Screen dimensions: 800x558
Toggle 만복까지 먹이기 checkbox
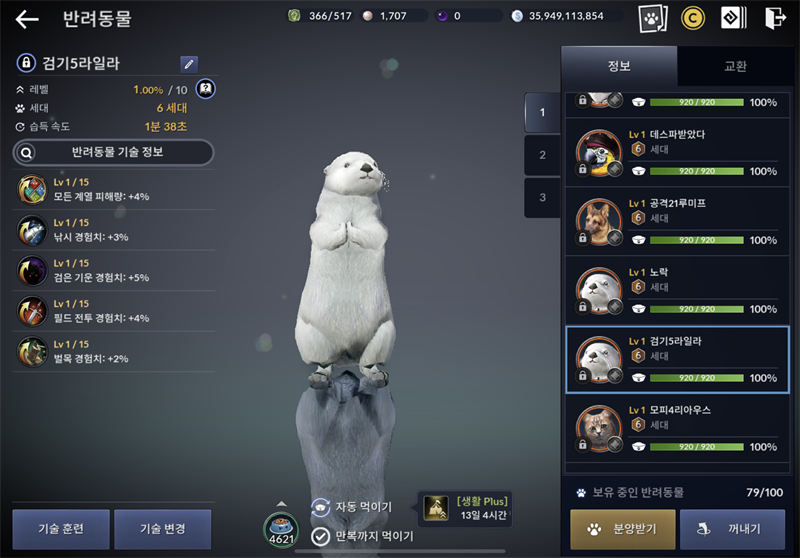(x=321, y=536)
